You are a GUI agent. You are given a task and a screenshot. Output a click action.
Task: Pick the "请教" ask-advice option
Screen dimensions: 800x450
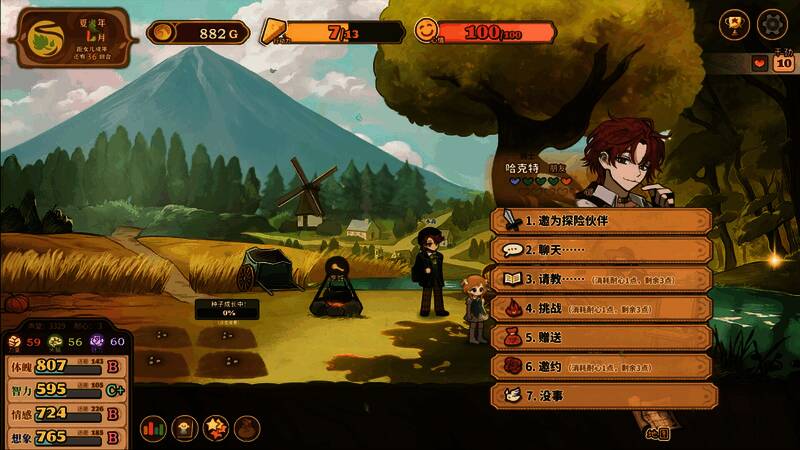(600, 279)
